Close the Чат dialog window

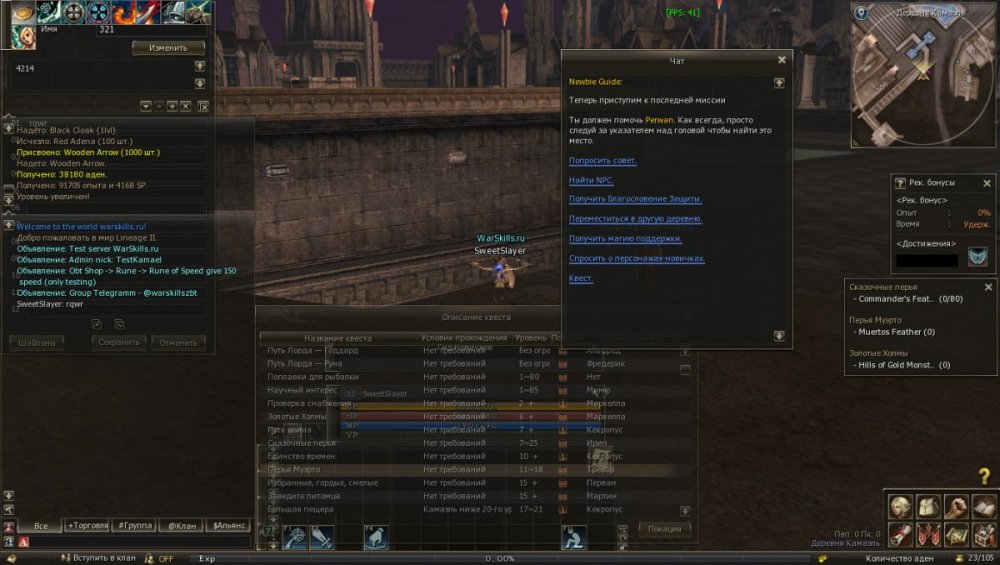coord(781,60)
